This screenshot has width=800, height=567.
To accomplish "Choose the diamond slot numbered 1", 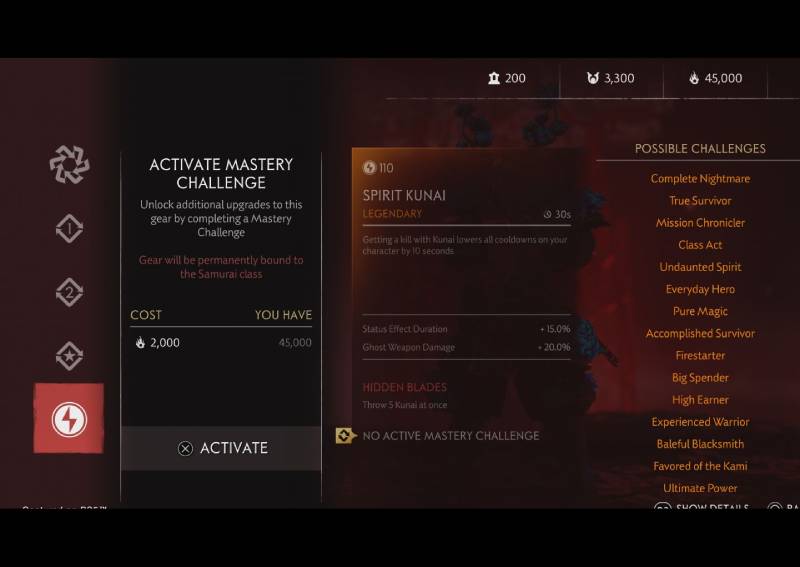I will pyautogui.click(x=69, y=229).
